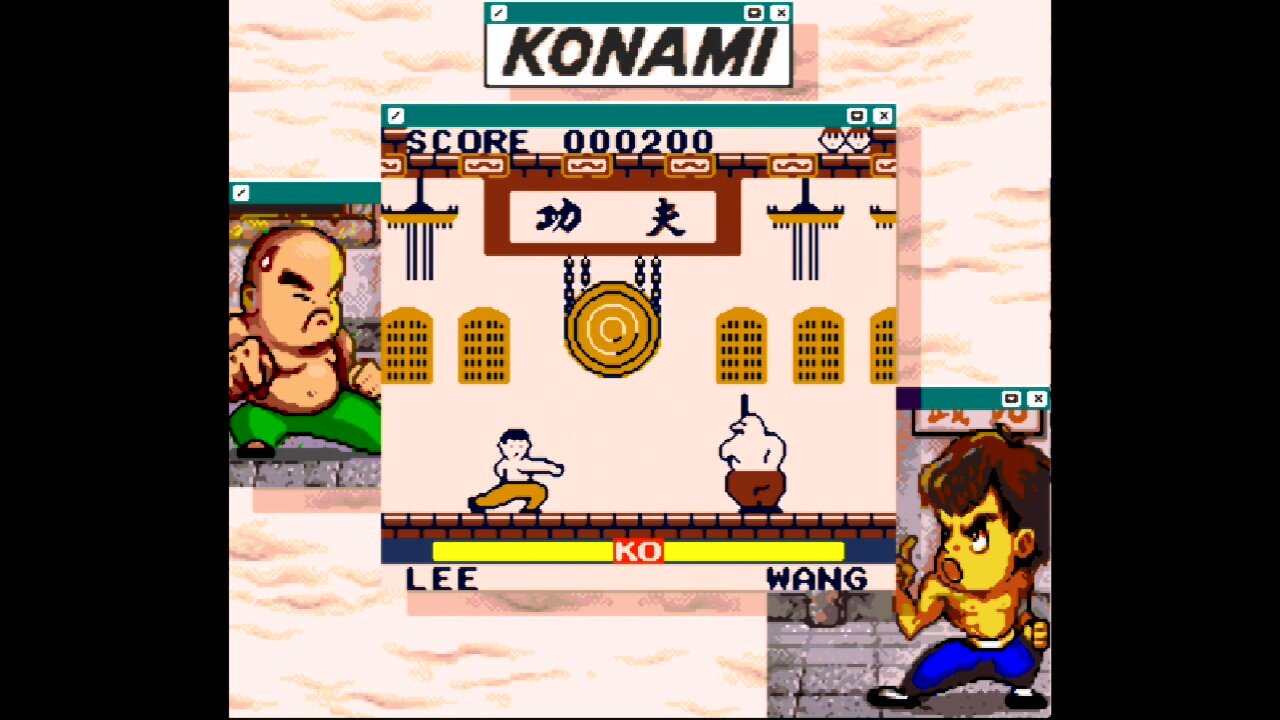Close the Lee artwork window
1280x720 pixels.
click(x=1039, y=399)
